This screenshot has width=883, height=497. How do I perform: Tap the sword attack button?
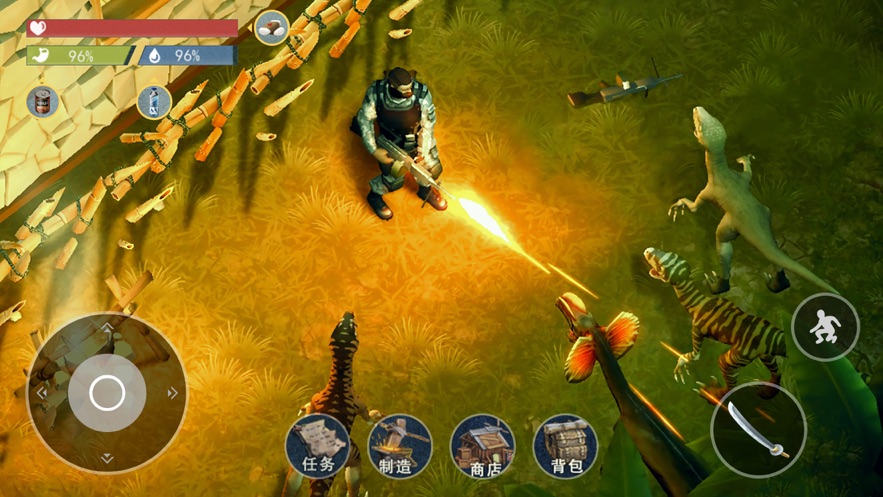point(758,428)
